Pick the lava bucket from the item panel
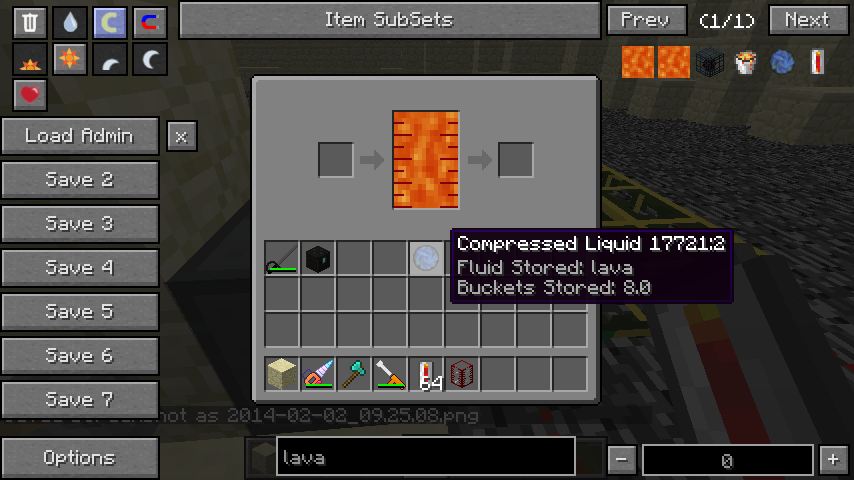The width and height of the screenshot is (854, 480). pos(746,62)
